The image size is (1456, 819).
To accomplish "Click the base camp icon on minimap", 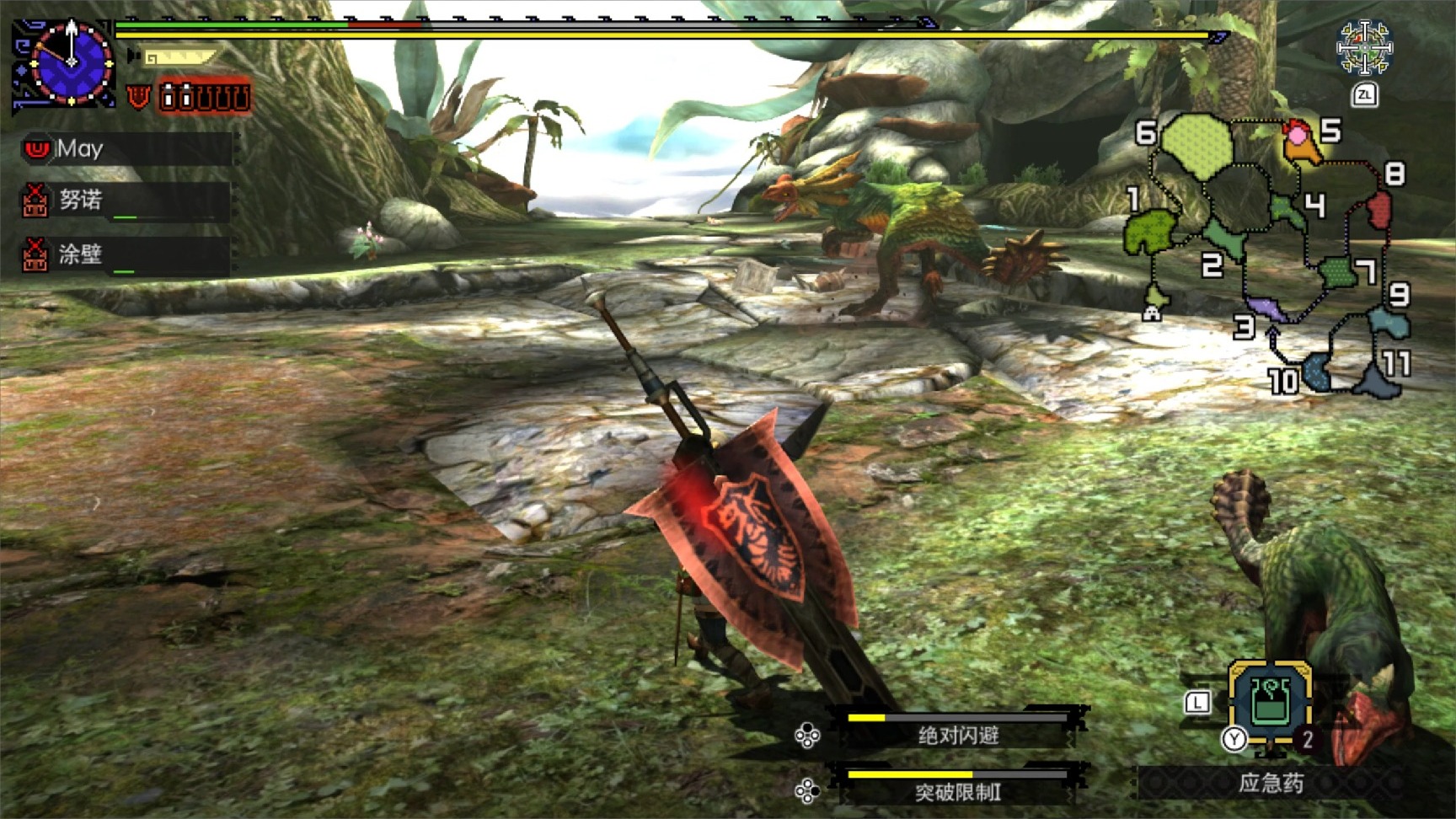I will (1152, 313).
